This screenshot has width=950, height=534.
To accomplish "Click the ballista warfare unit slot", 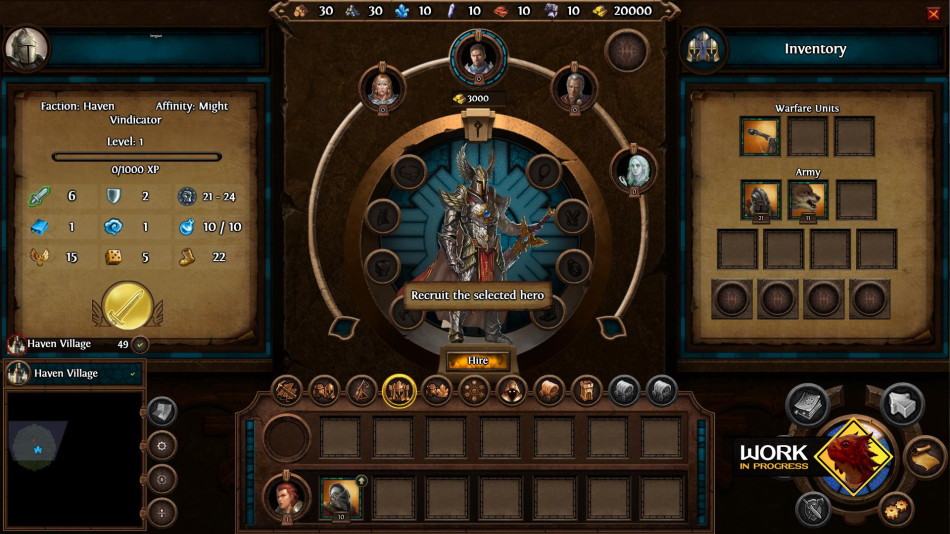I will pos(760,137).
